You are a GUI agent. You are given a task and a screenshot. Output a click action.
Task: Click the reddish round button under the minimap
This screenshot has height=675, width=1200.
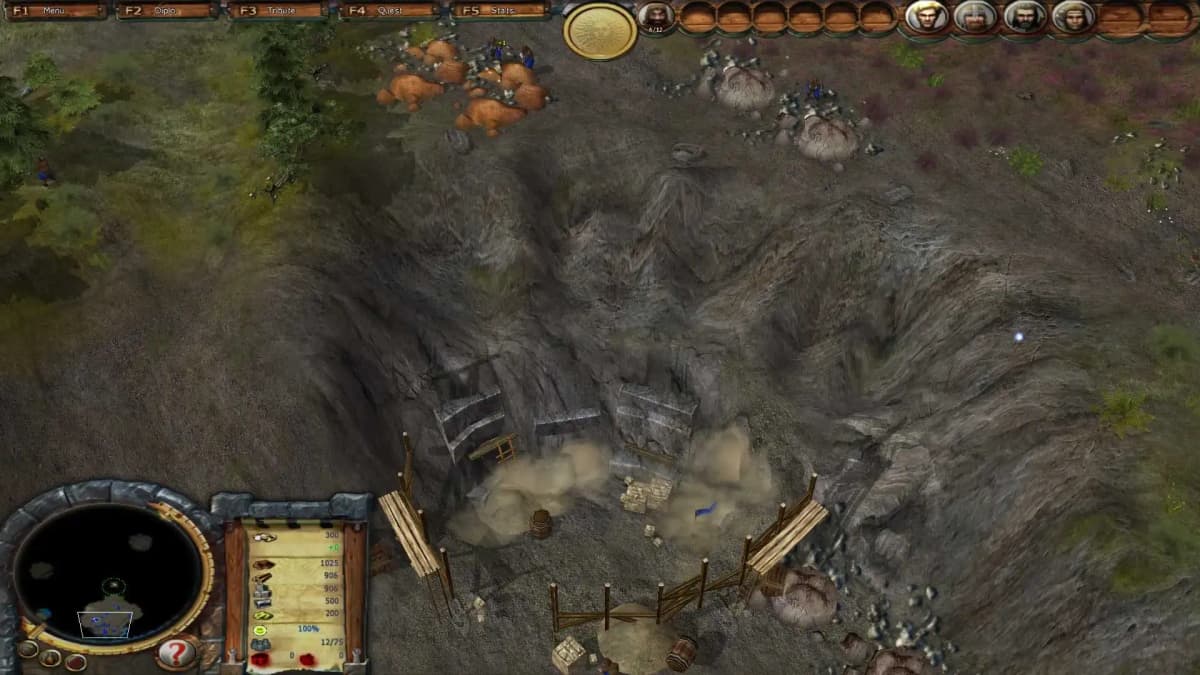pyautogui.click(x=76, y=661)
